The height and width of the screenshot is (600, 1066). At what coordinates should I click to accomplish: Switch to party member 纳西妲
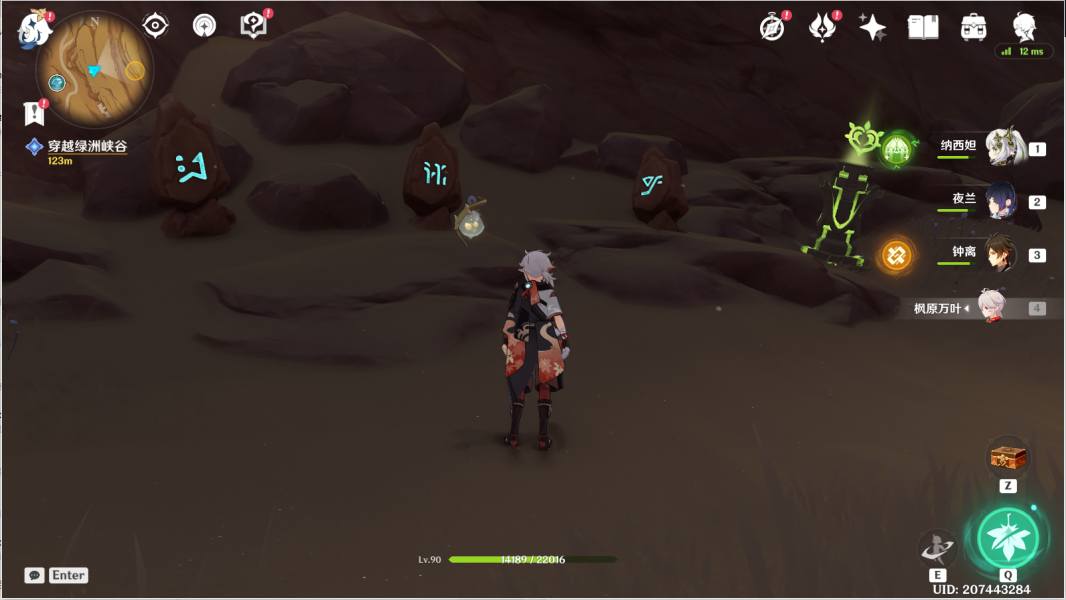1001,148
